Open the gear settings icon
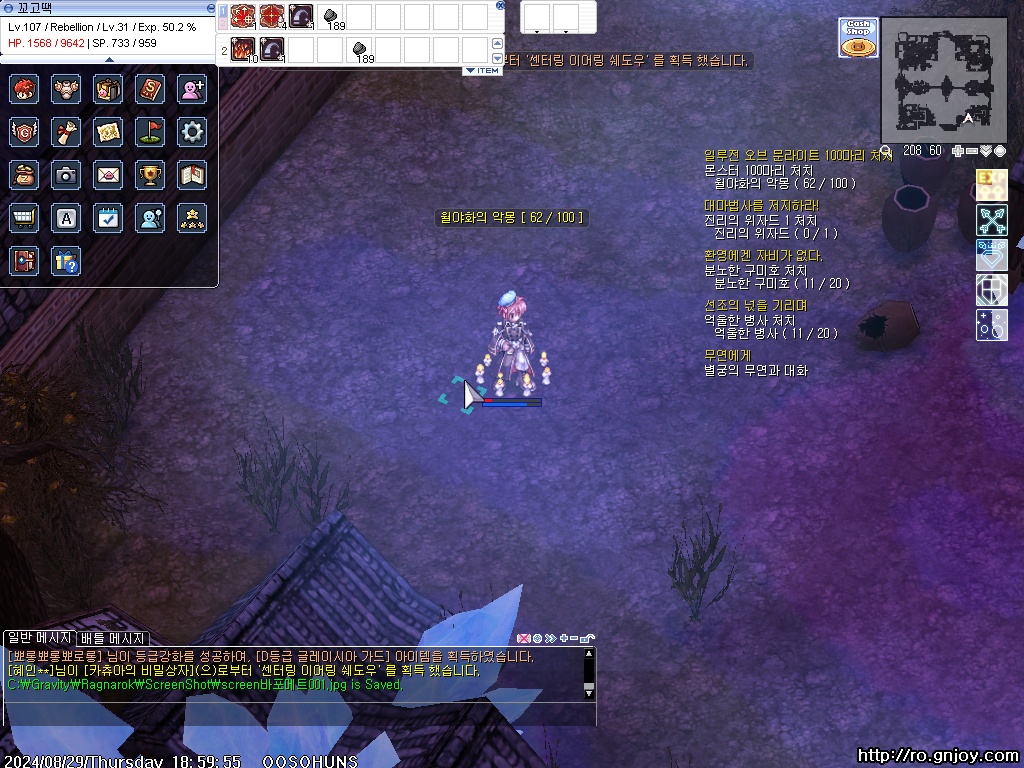The width and height of the screenshot is (1024, 768). [x=192, y=131]
